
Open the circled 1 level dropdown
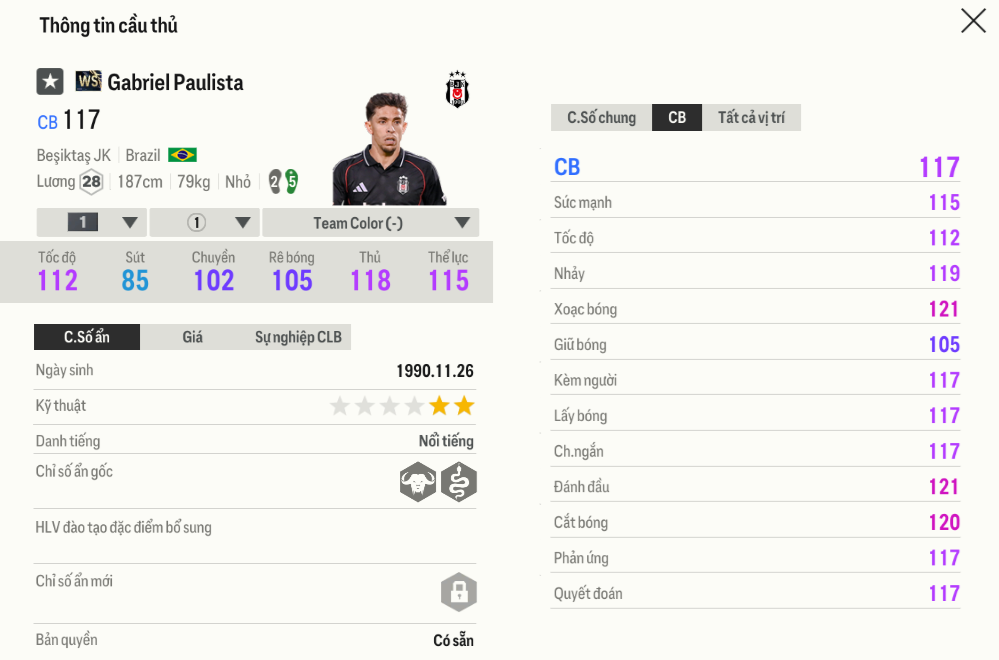click(x=205, y=223)
